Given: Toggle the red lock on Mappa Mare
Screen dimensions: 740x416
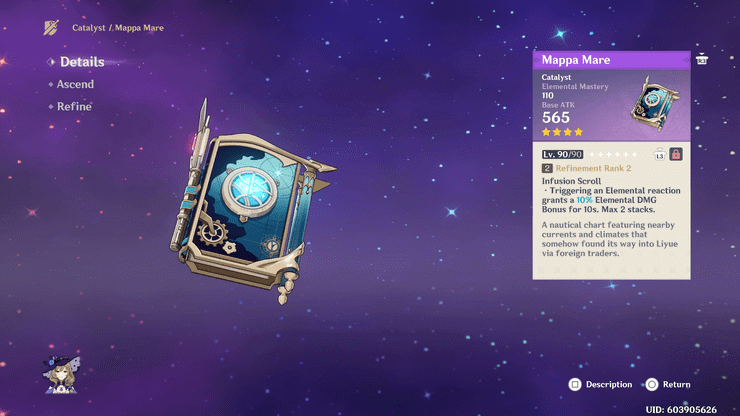Looking at the screenshot, I should 676,154.
